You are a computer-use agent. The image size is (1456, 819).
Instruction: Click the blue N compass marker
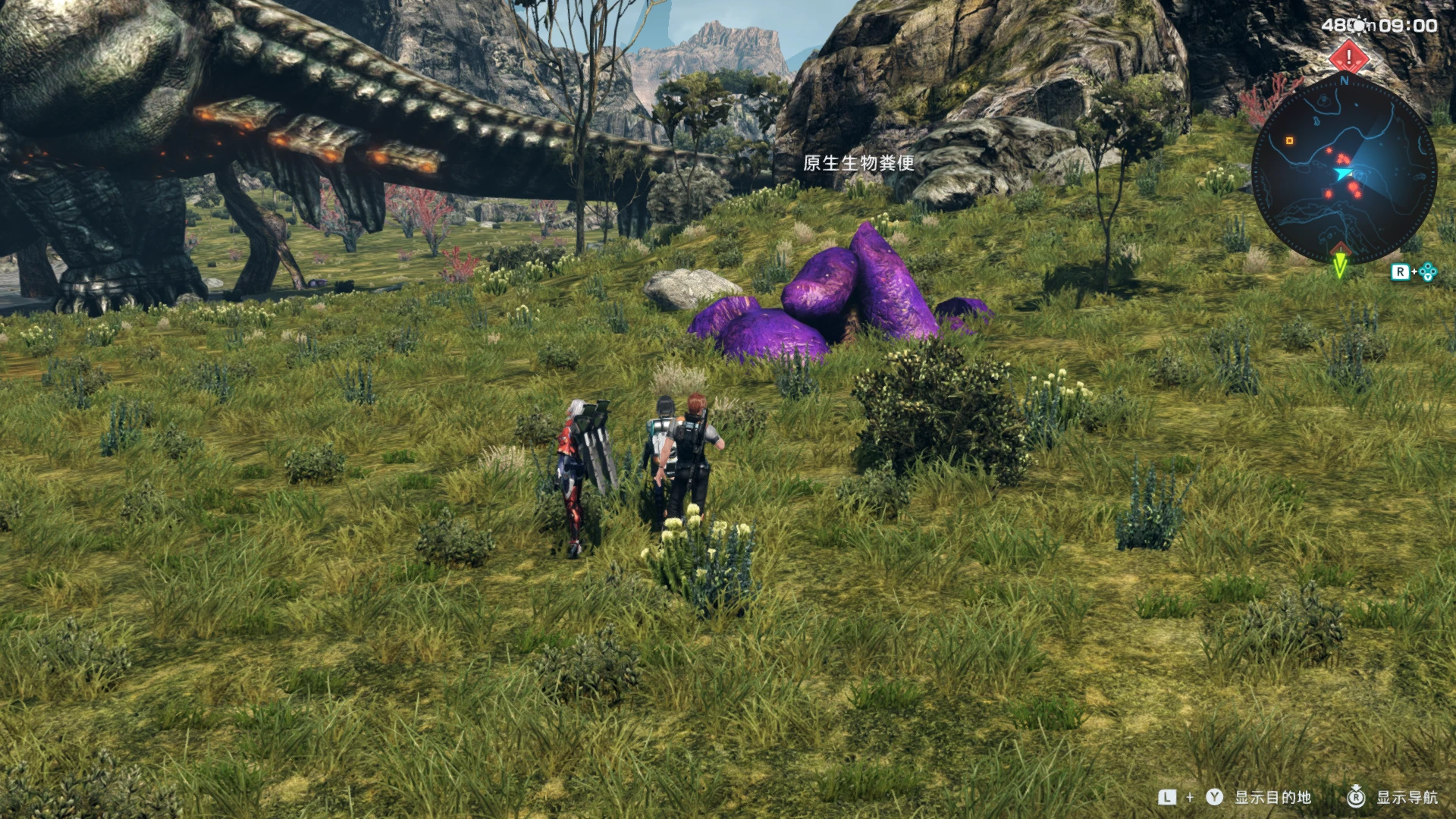click(1345, 80)
